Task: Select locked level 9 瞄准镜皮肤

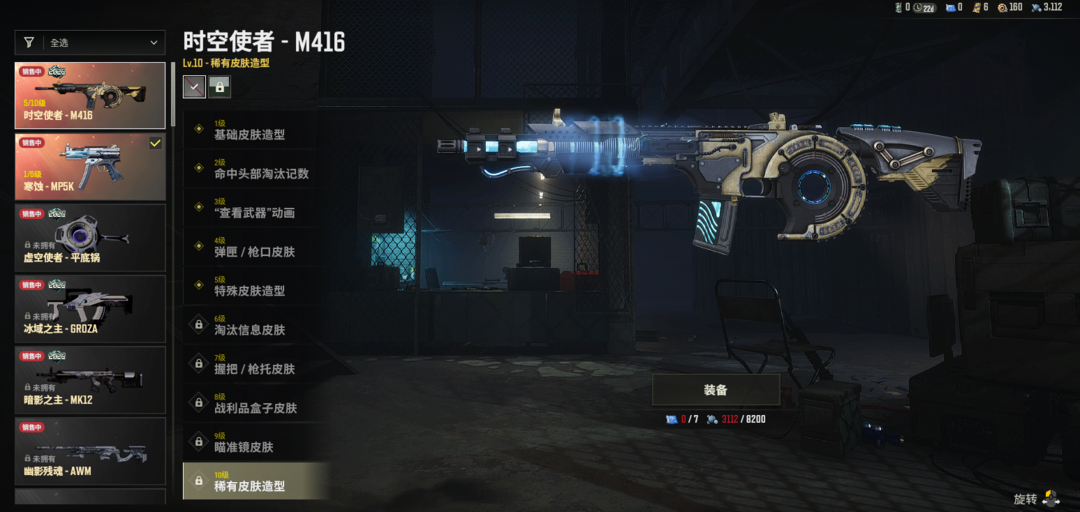Action: [x=256, y=443]
